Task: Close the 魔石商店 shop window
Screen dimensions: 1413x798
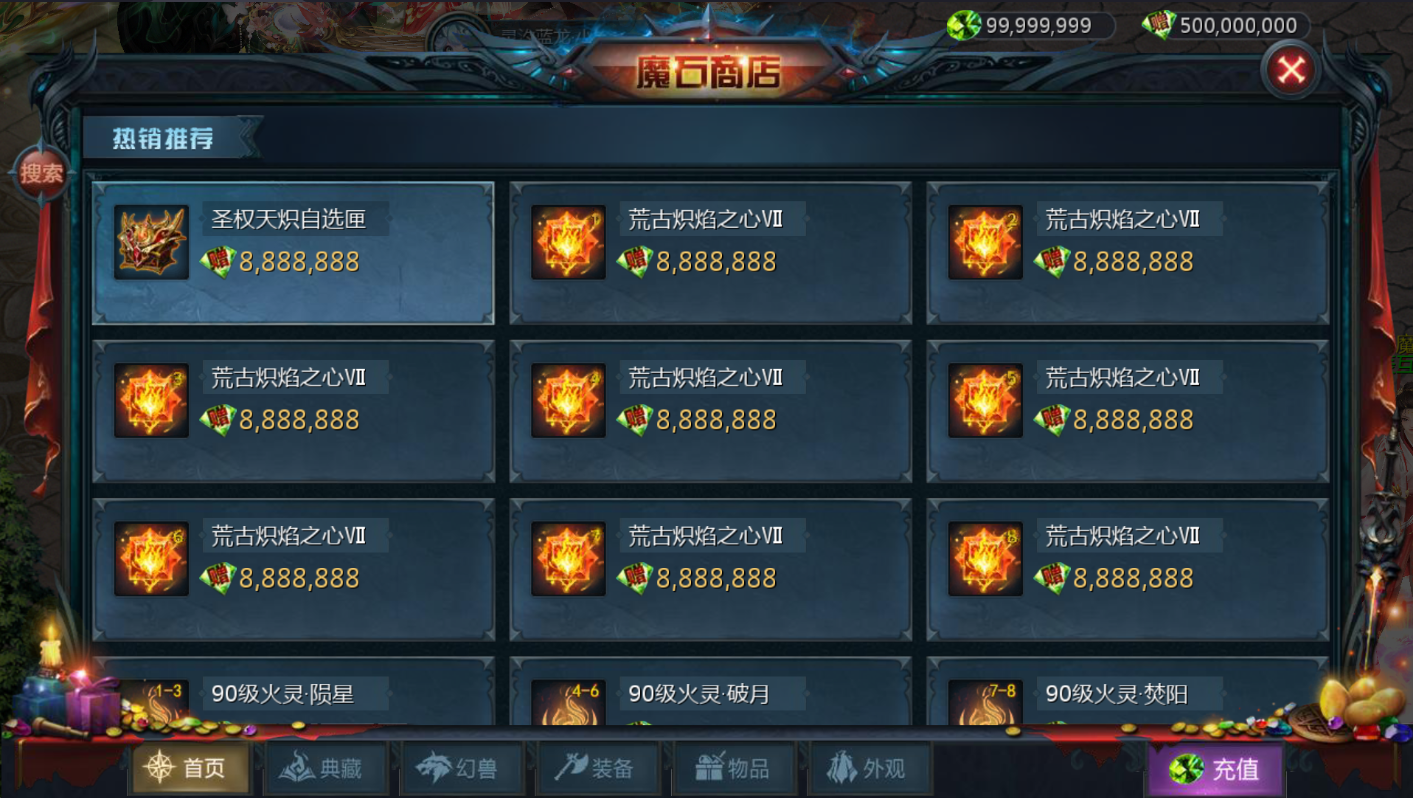Action: click(1290, 70)
